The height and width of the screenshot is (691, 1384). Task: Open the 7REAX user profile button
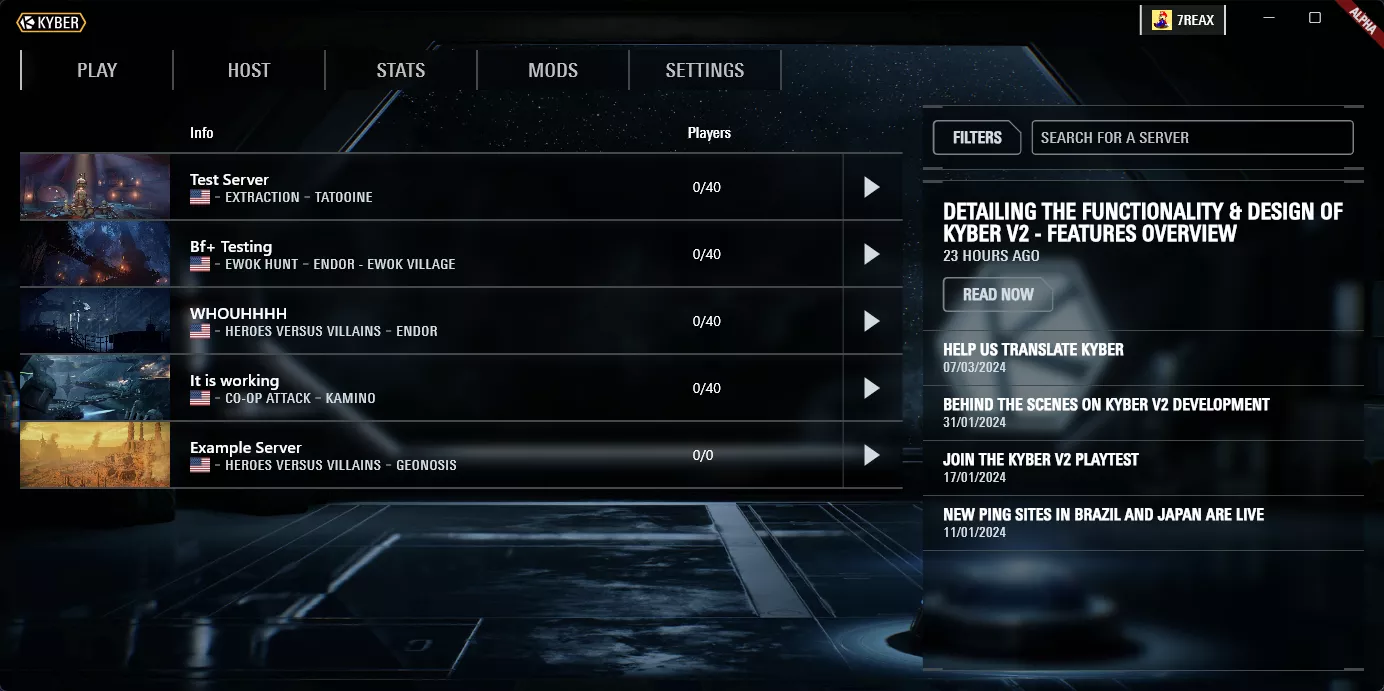tap(1182, 20)
